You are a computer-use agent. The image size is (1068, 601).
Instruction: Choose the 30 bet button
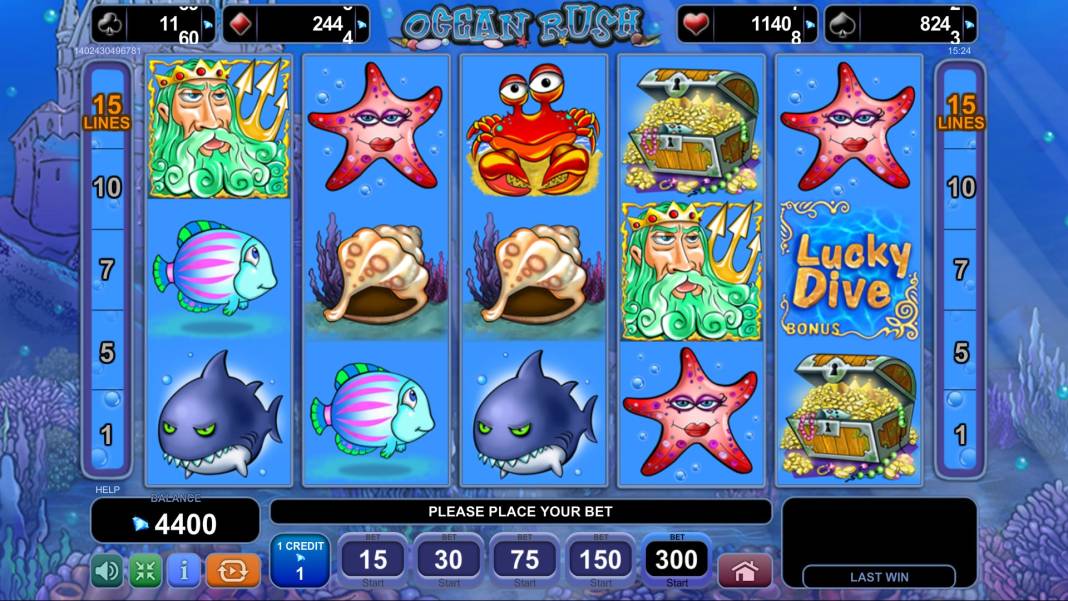pyautogui.click(x=449, y=561)
